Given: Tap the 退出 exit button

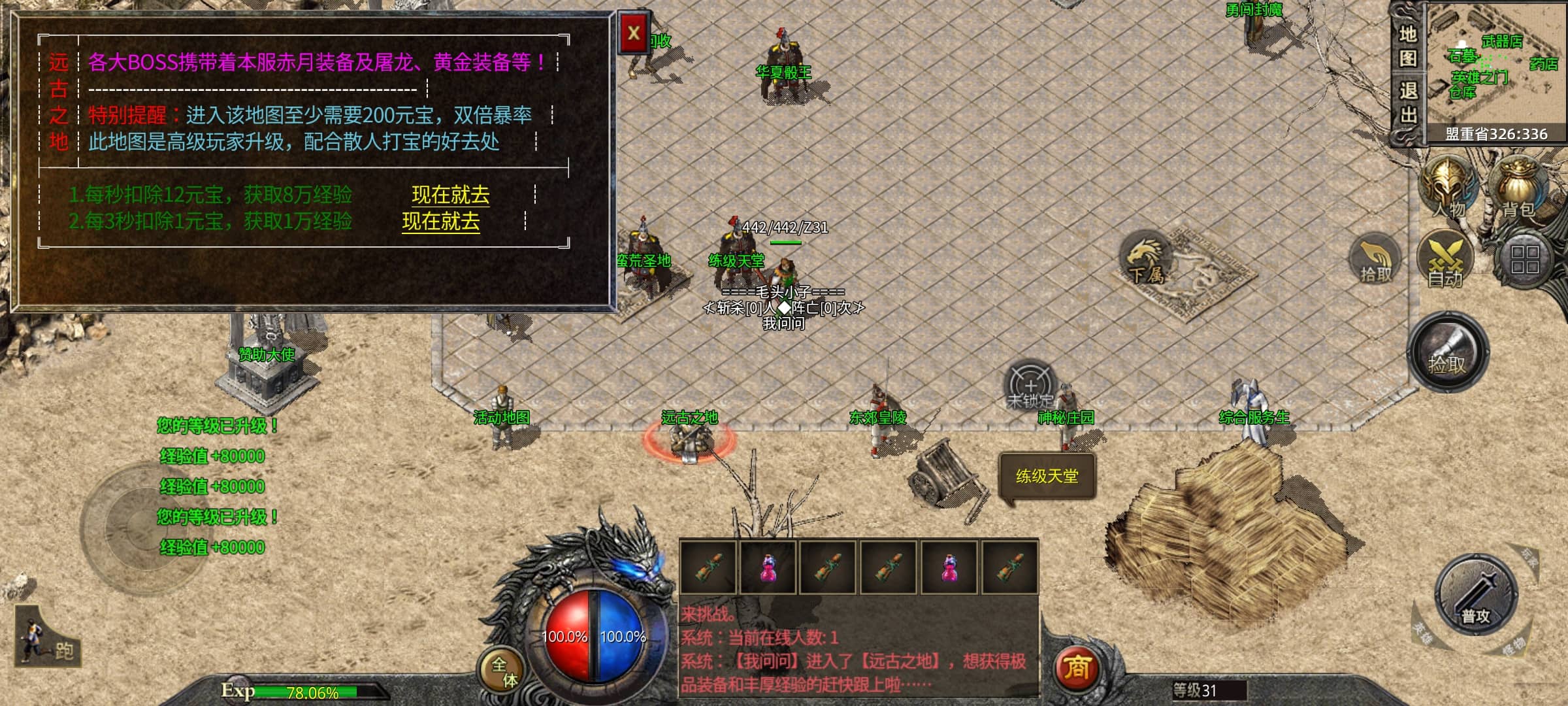Looking at the screenshot, I should (x=1407, y=103).
